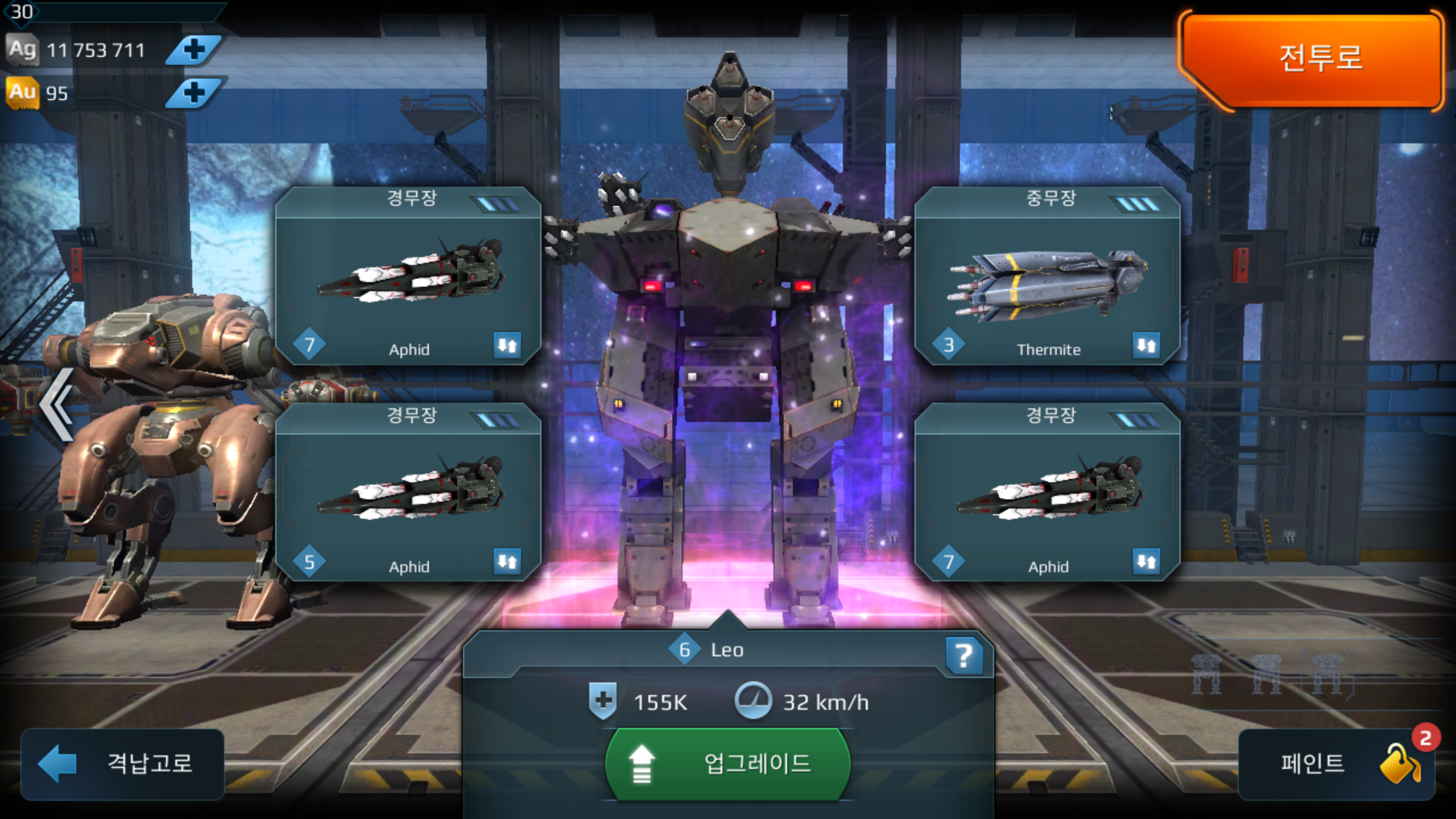The width and height of the screenshot is (1456, 819).
Task: Tap the orange 전투로 battle button
Action: coord(1314,57)
